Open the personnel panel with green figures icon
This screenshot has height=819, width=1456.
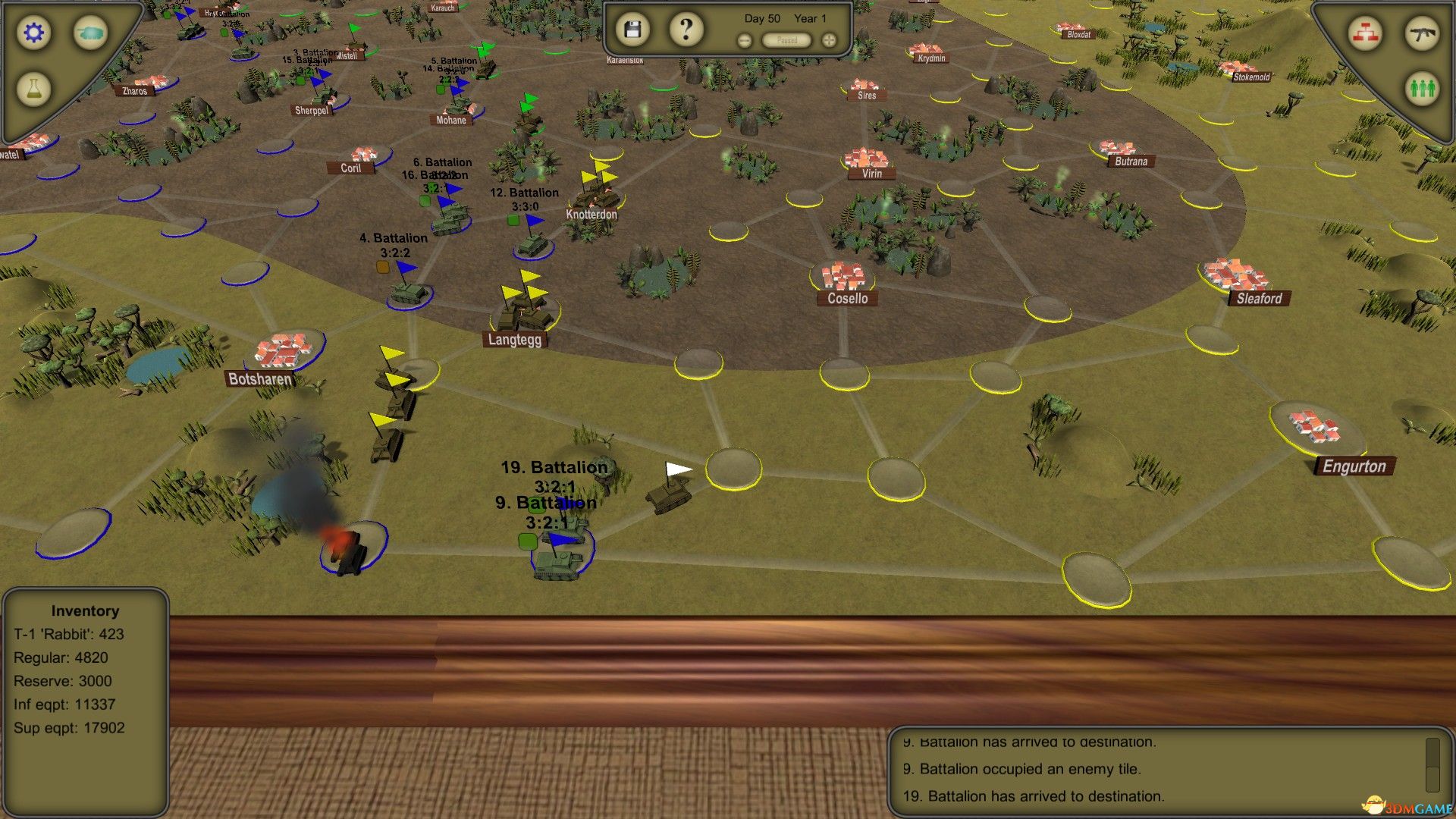tap(1423, 89)
